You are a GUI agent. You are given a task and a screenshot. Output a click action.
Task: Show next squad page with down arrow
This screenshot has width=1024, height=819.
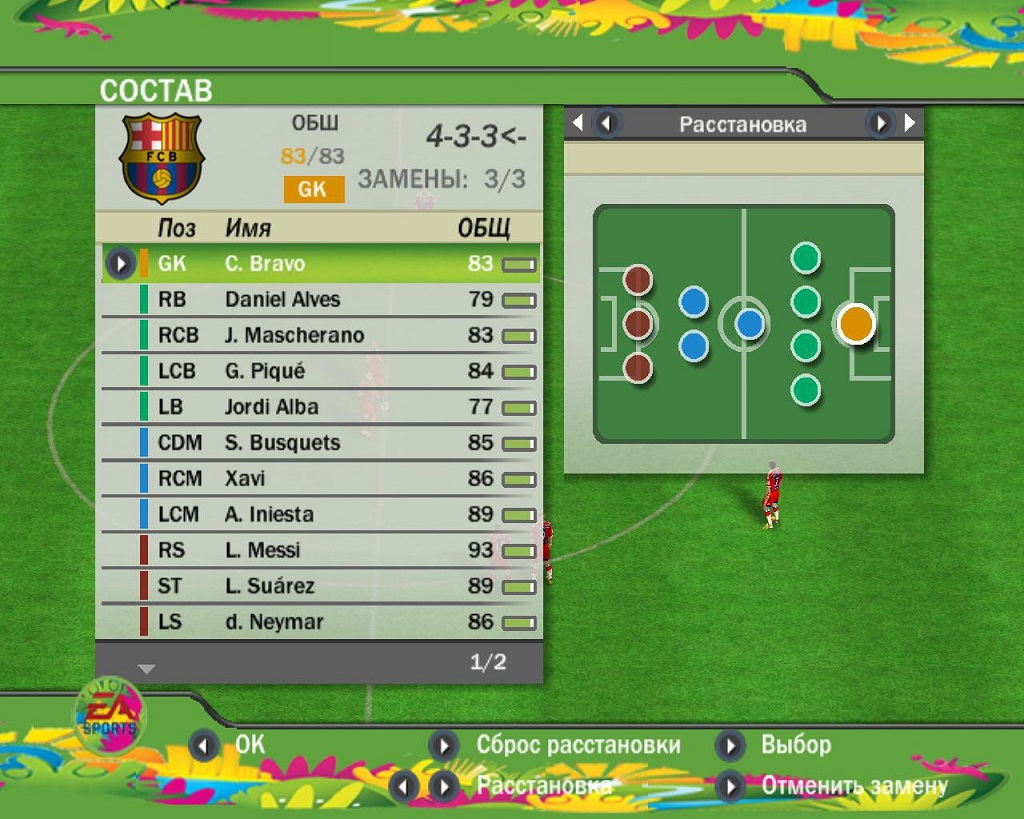pyautogui.click(x=146, y=668)
